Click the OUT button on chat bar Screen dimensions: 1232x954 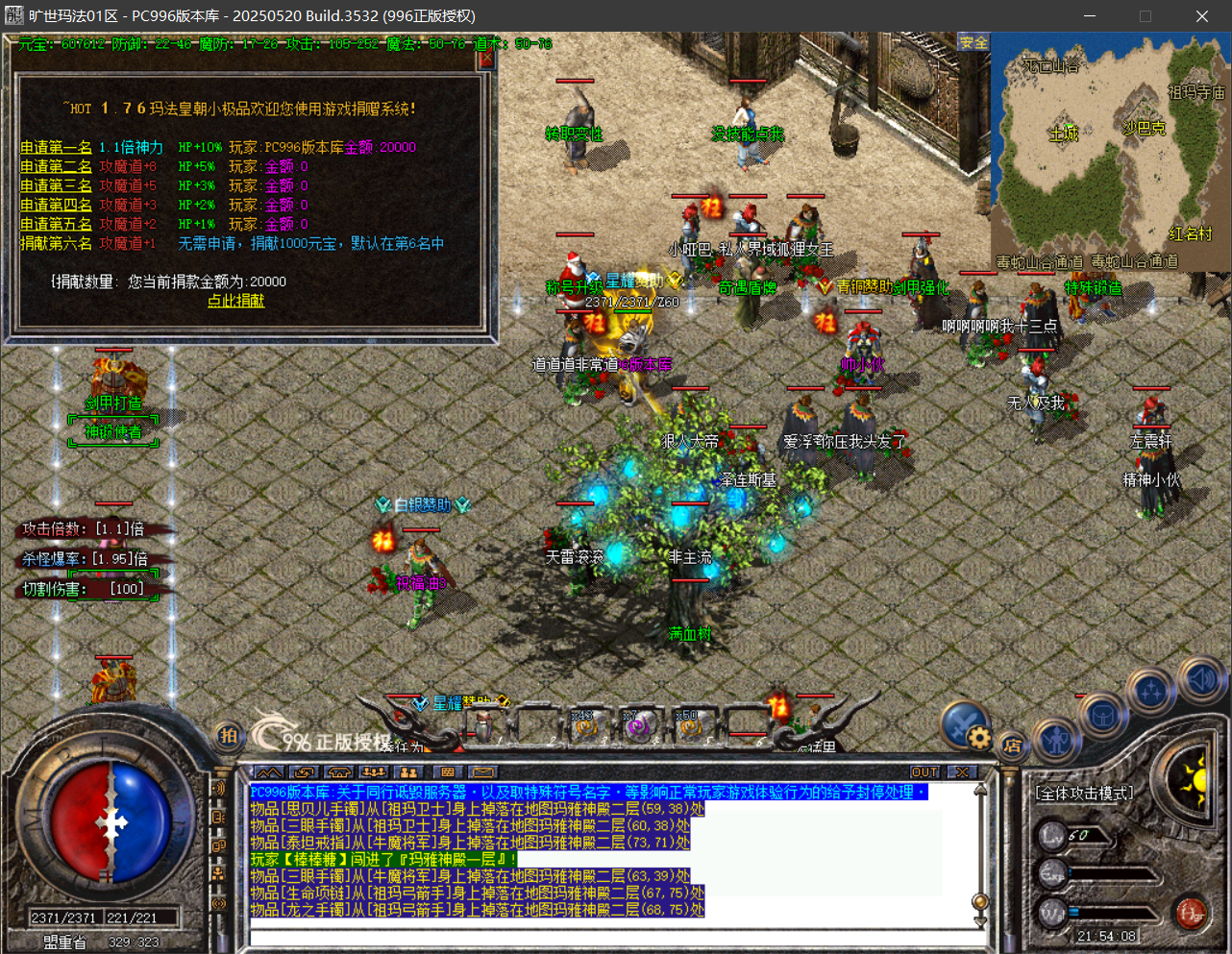click(924, 772)
